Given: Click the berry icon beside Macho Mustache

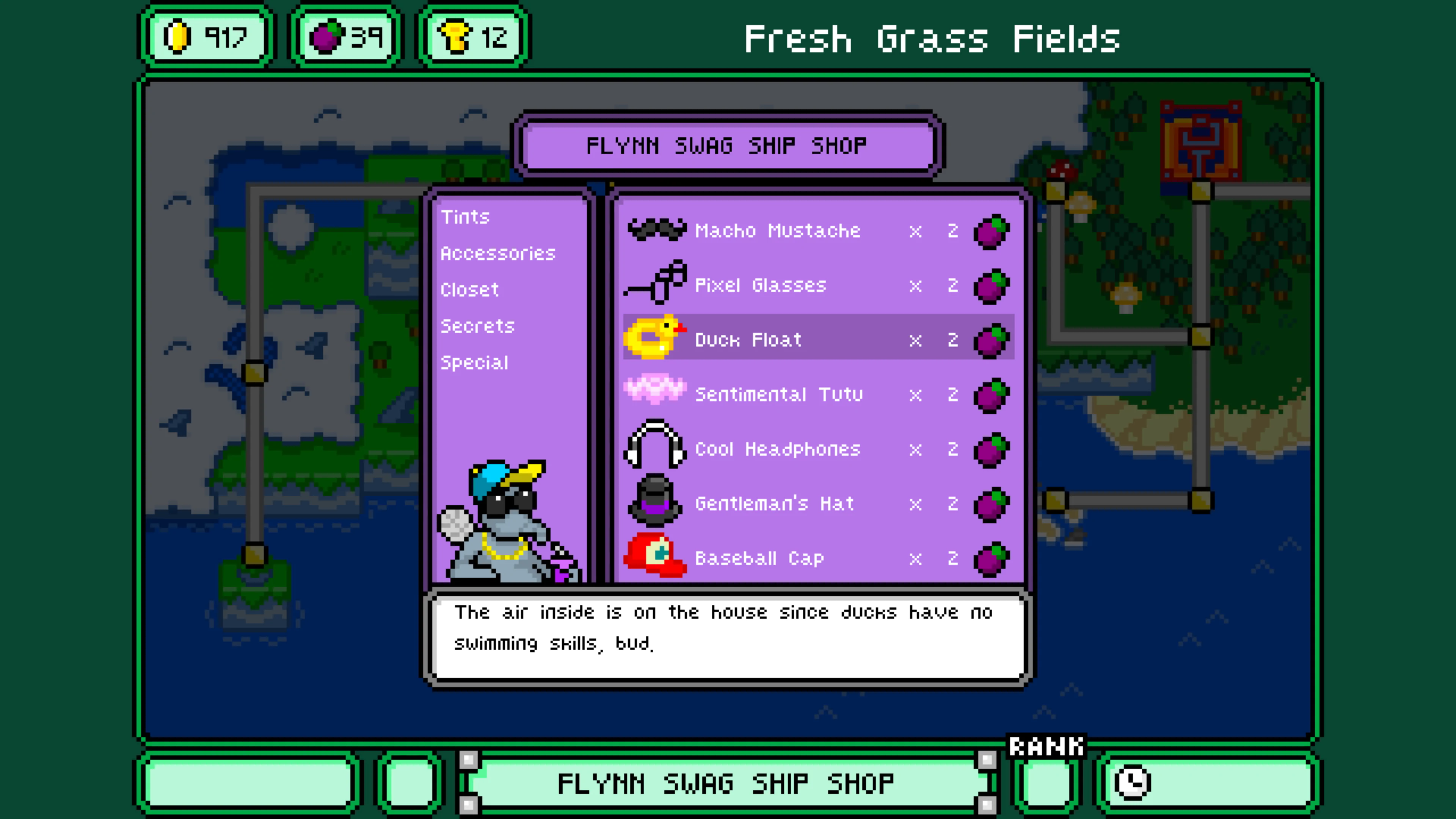Looking at the screenshot, I should 991,230.
